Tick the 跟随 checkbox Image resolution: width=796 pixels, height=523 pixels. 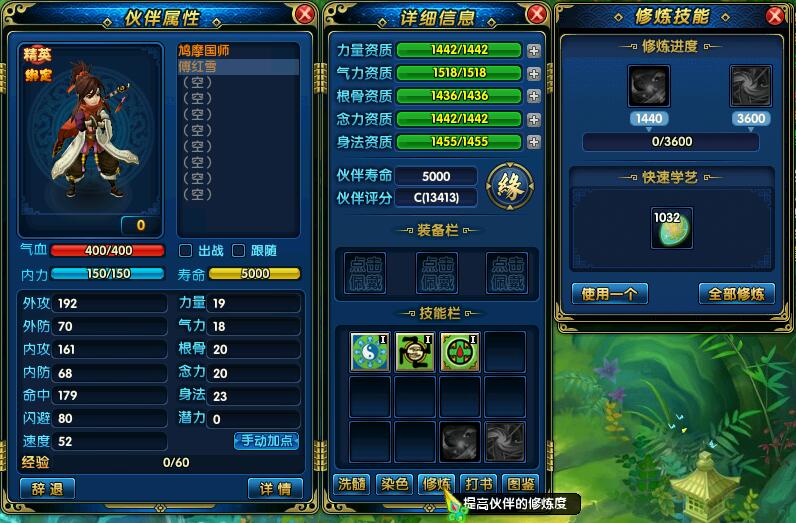[238, 250]
